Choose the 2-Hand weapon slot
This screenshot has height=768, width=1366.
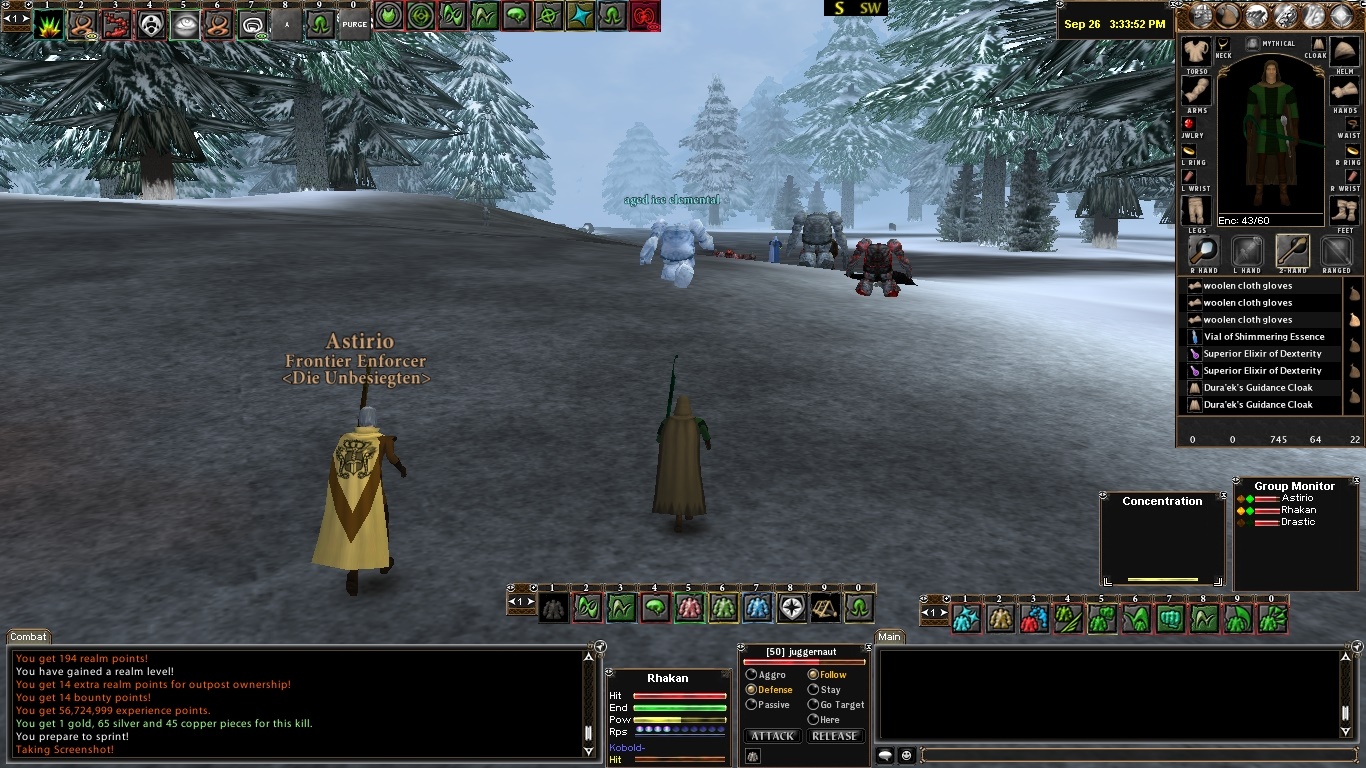click(x=1292, y=251)
